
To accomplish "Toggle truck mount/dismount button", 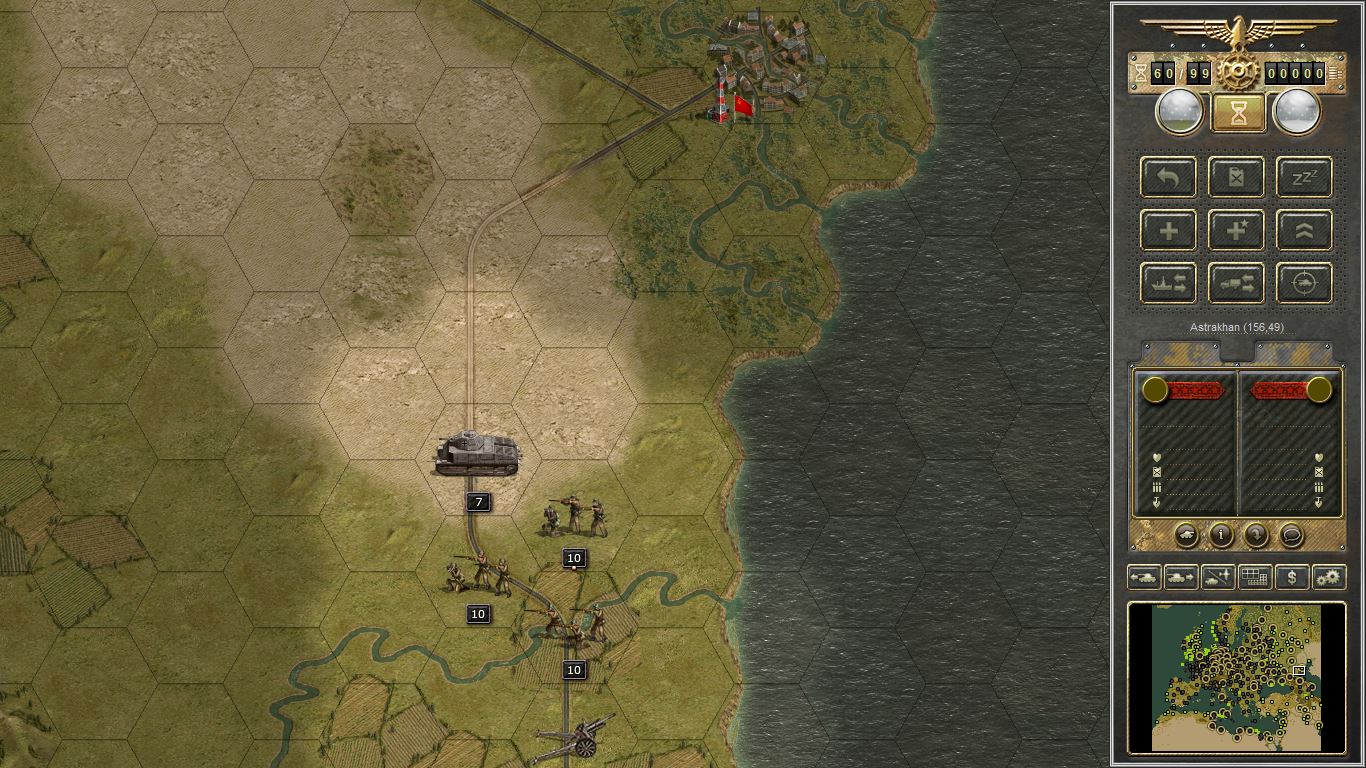I will point(1237,284).
